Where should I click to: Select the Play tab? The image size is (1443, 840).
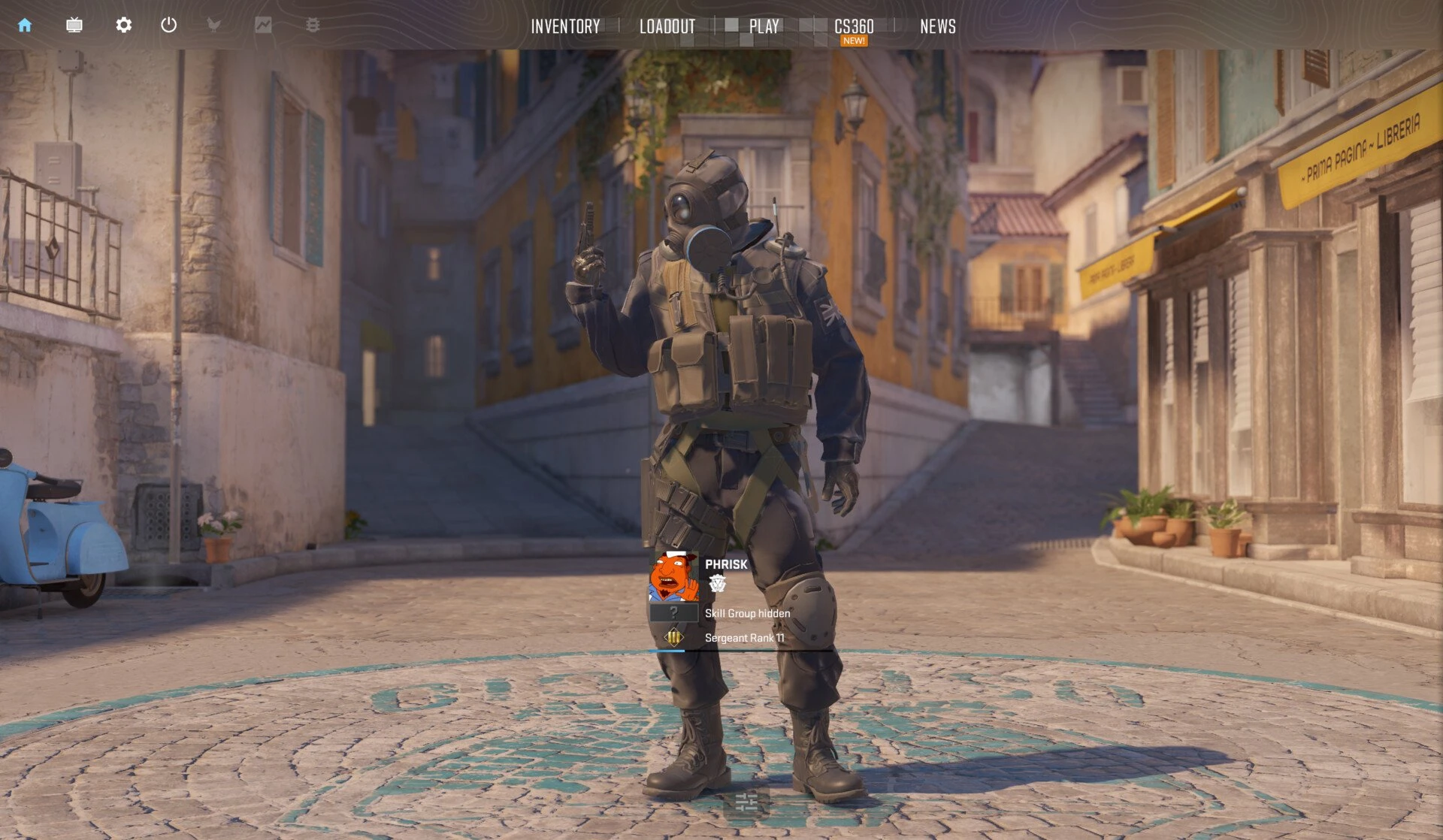point(764,27)
